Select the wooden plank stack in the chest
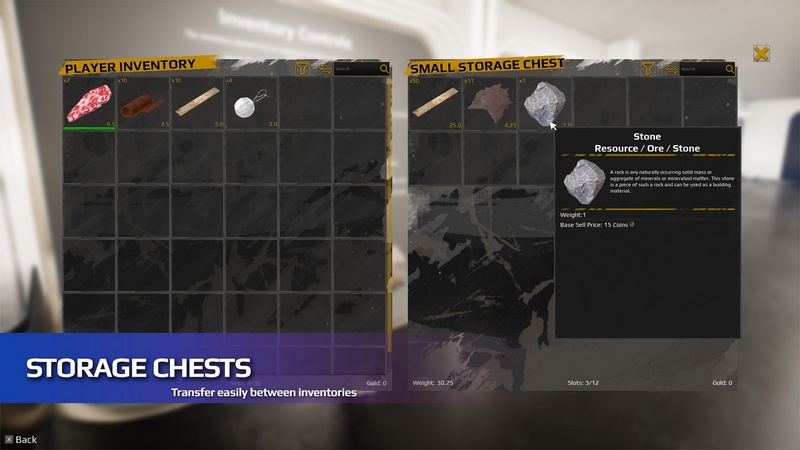The height and width of the screenshot is (450, 800). 434,102
